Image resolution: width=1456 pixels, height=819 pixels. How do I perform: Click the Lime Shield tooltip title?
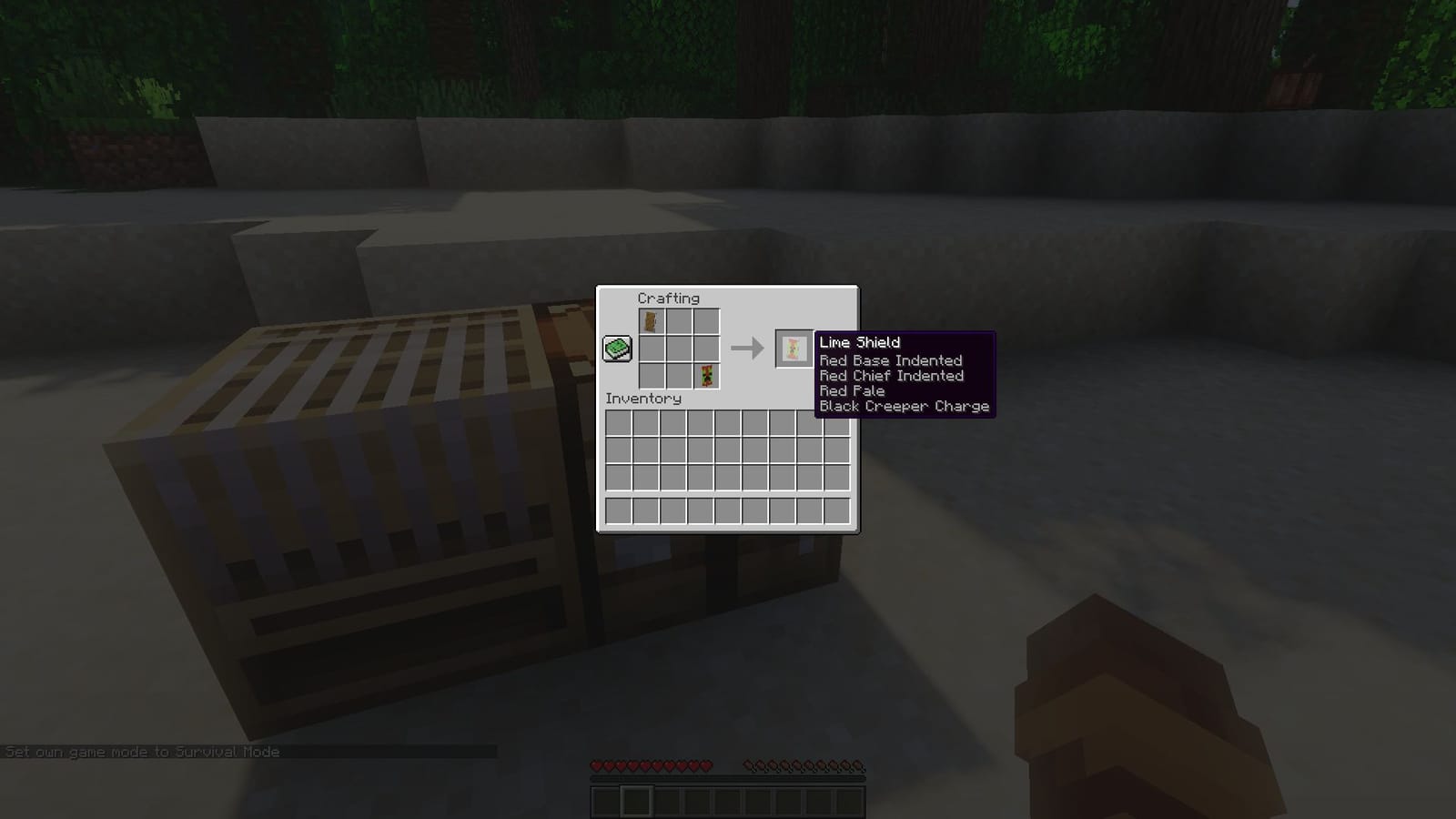coord(858,342)
